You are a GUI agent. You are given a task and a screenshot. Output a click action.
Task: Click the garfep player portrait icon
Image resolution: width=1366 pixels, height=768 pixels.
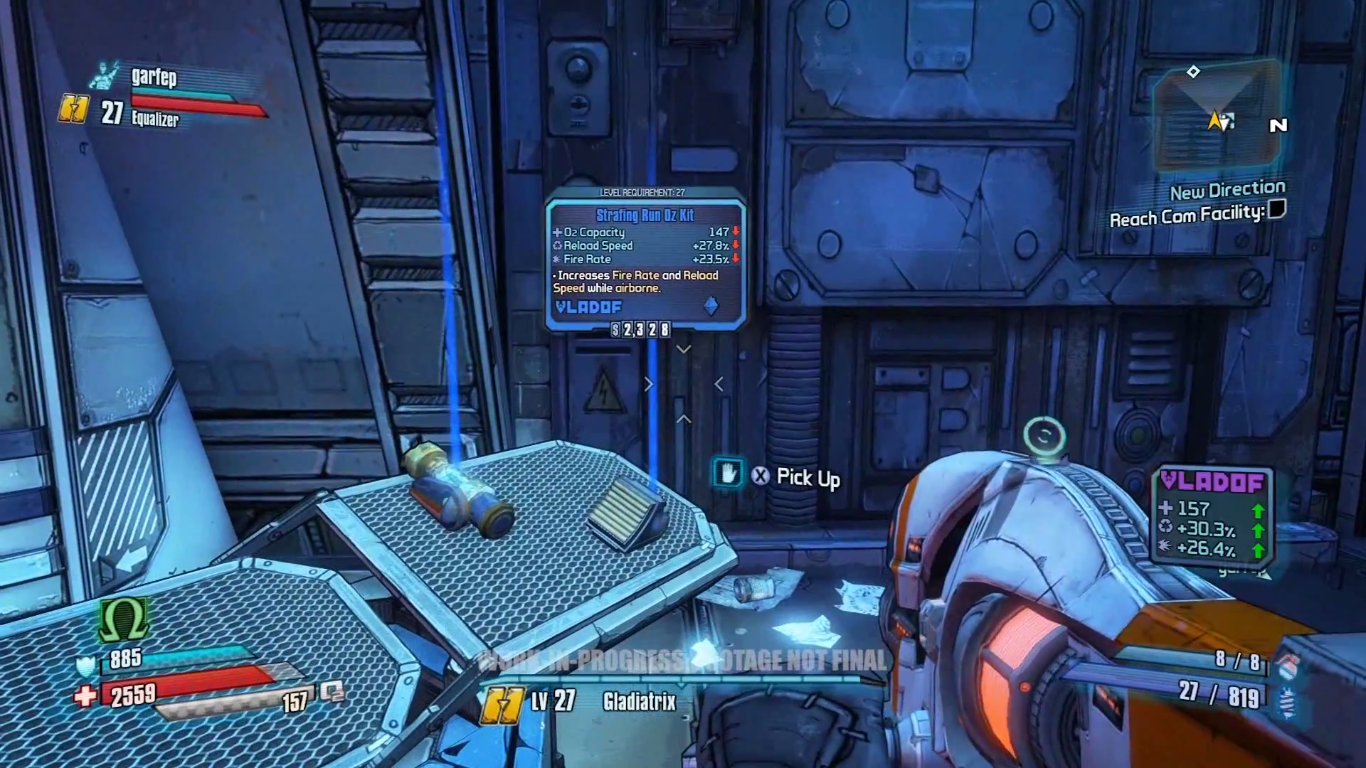tap(102, 75)
